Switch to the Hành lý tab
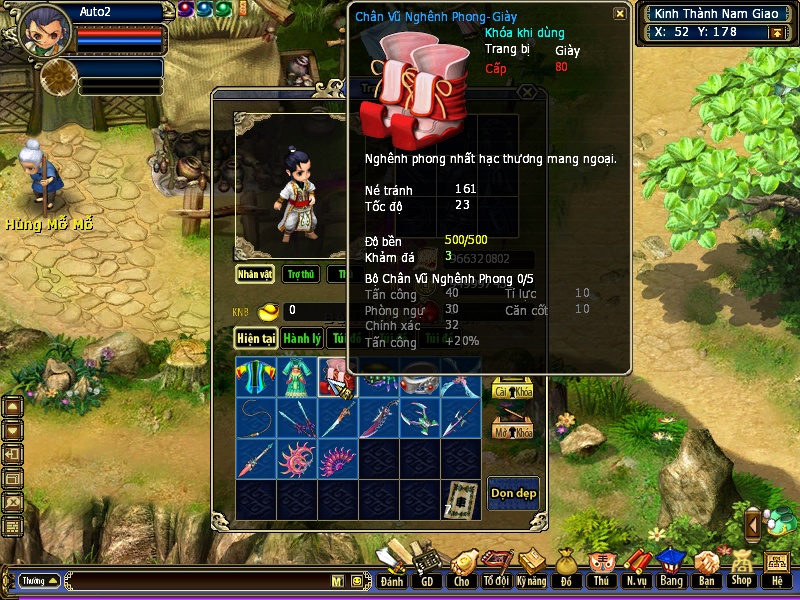 (x=301, y=338)
